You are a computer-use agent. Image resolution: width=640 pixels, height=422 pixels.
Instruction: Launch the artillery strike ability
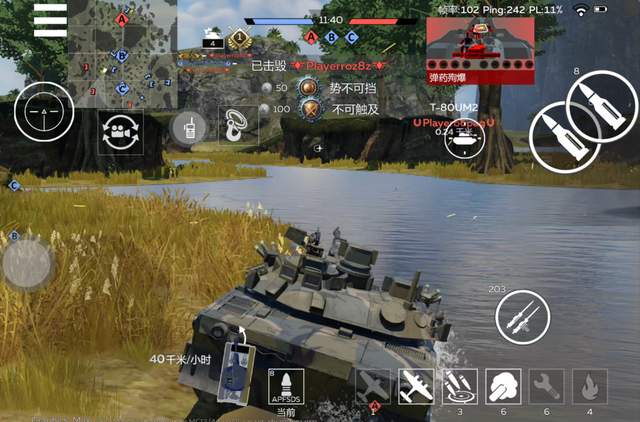point(459,386)
